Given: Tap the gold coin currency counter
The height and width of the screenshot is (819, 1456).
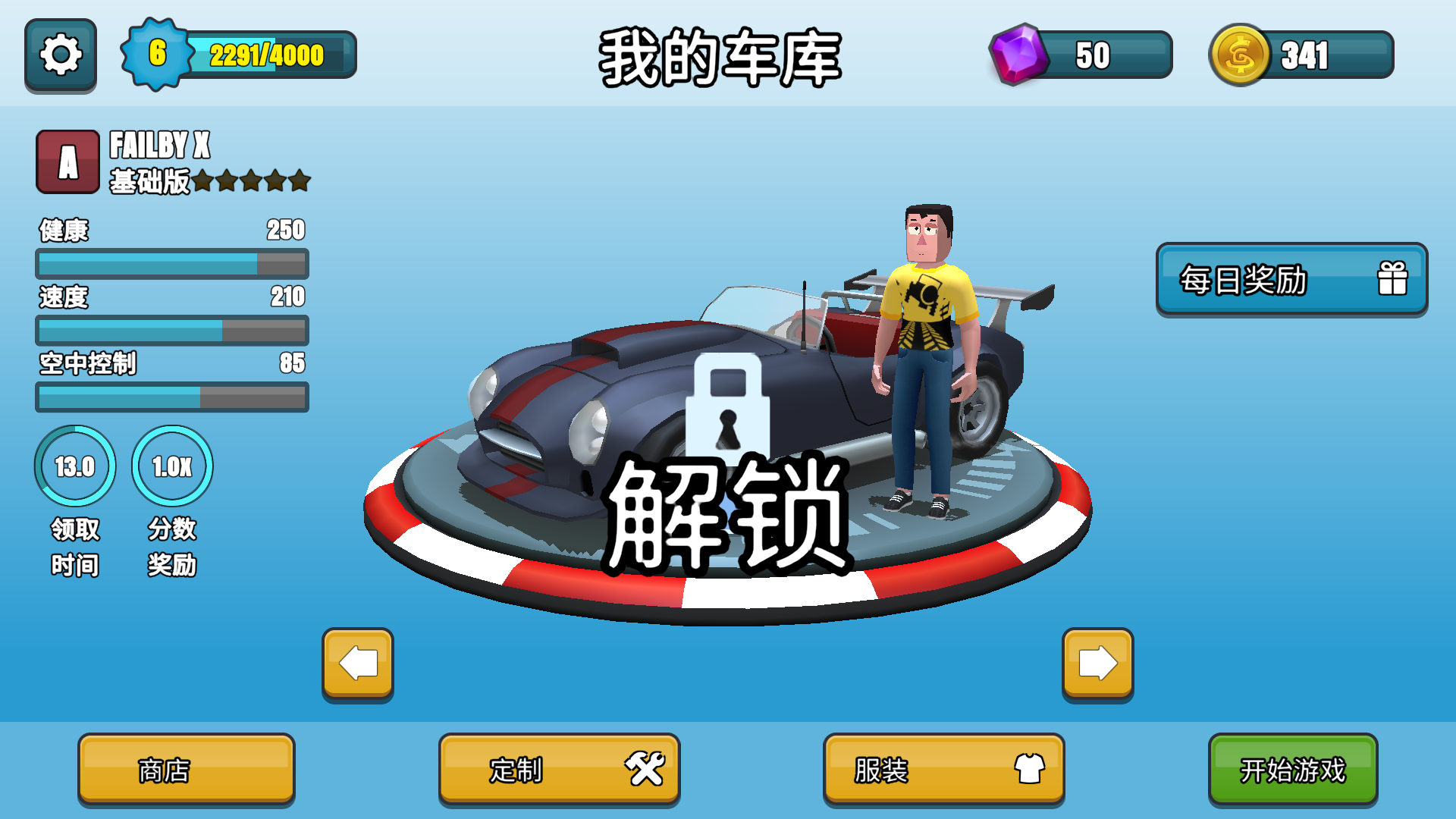Looking at the screenshot, I should click(1301, 55).
